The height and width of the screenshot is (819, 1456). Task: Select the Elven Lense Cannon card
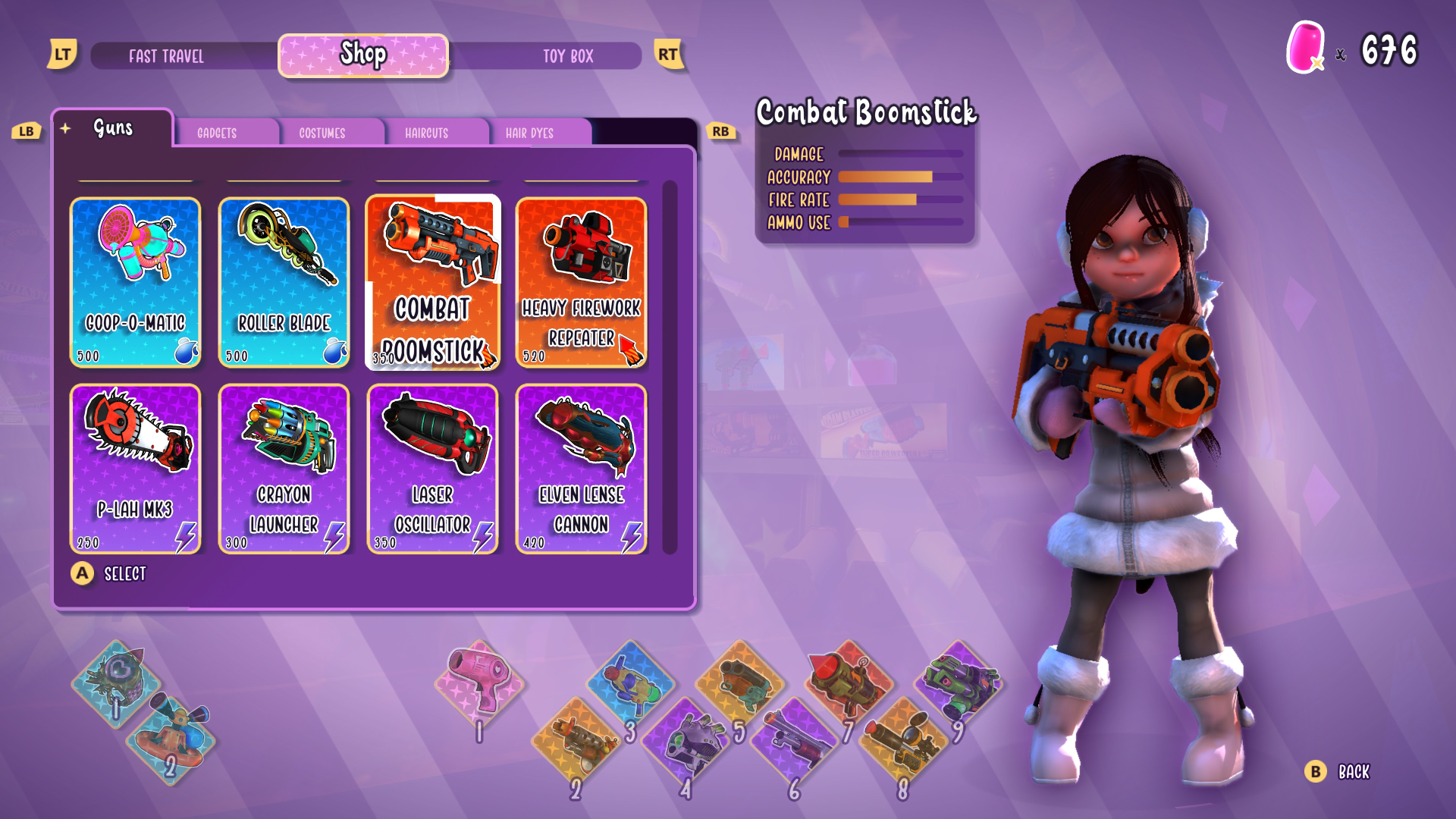(x=582, y=469)
